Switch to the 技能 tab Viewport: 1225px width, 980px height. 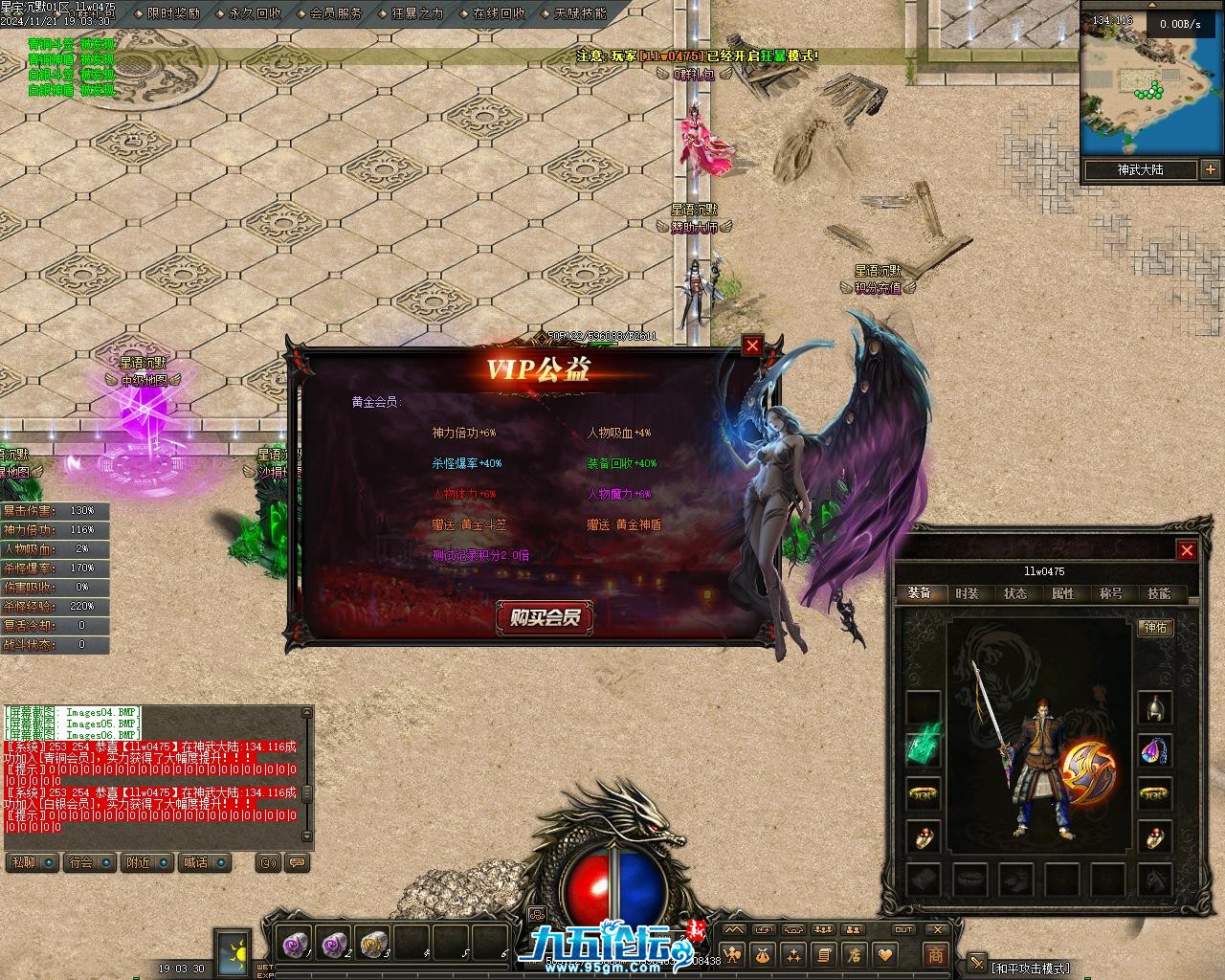pyautogui.click(x=1159, y=593)
